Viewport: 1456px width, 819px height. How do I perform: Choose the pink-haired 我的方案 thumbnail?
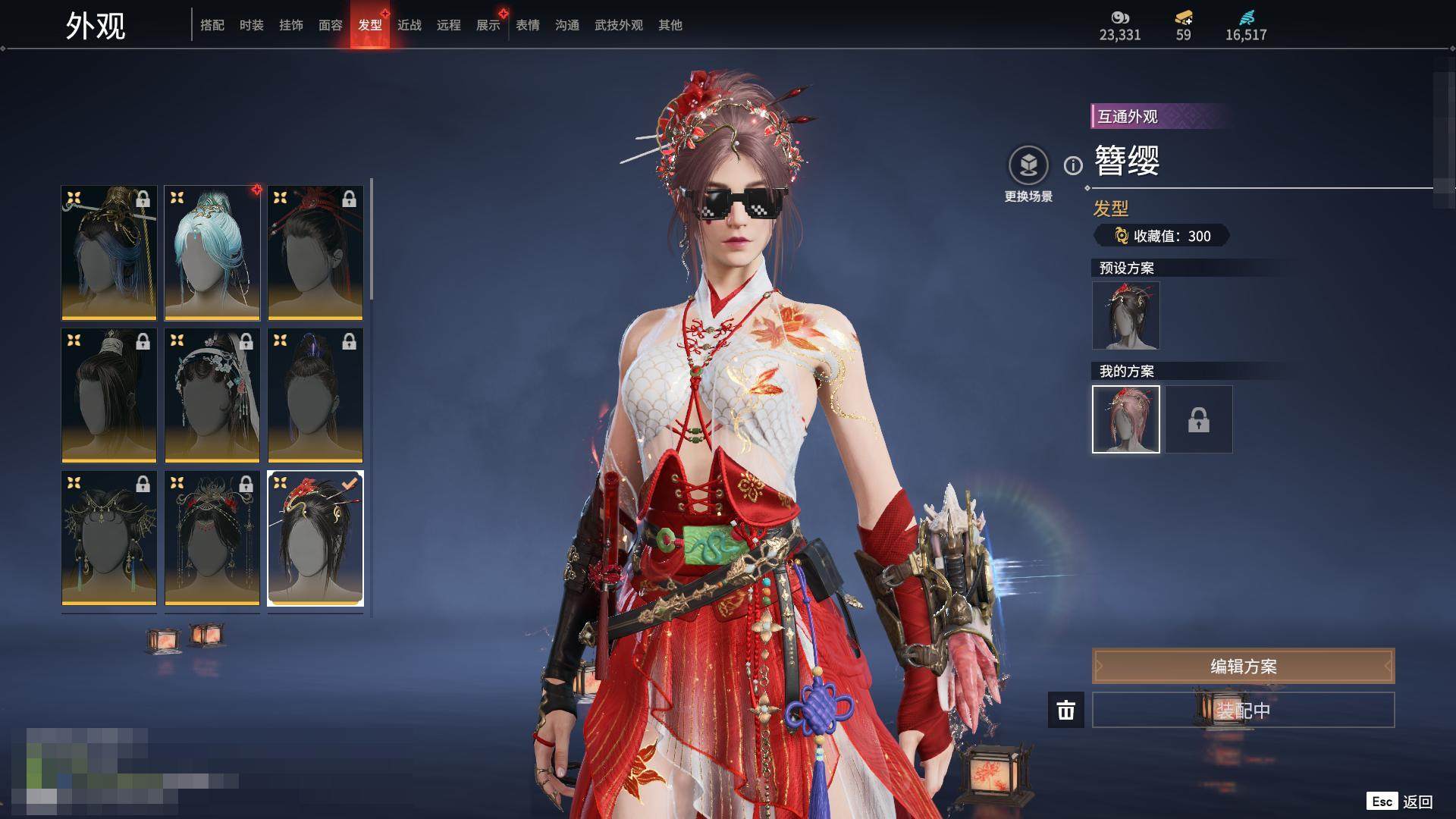point(1125,419)
